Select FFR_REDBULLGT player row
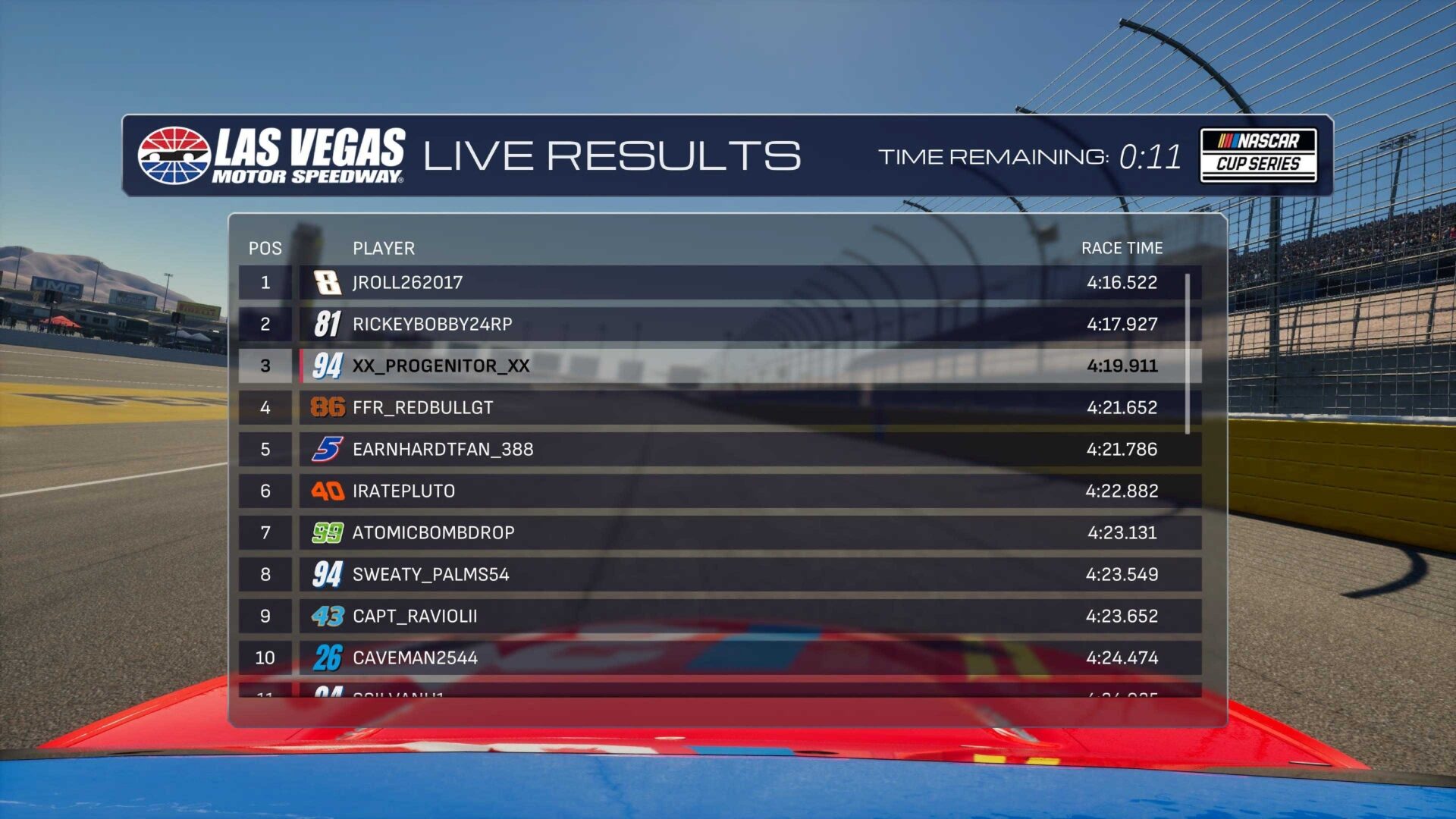The image size is (1456, 819). 719,408
